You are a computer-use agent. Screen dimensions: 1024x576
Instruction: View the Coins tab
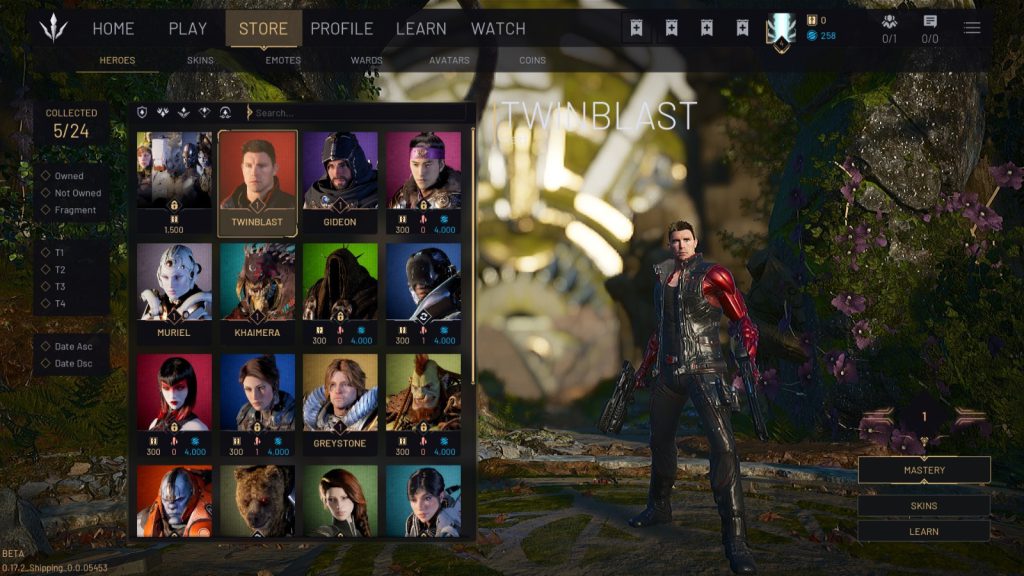pos(533,61)
